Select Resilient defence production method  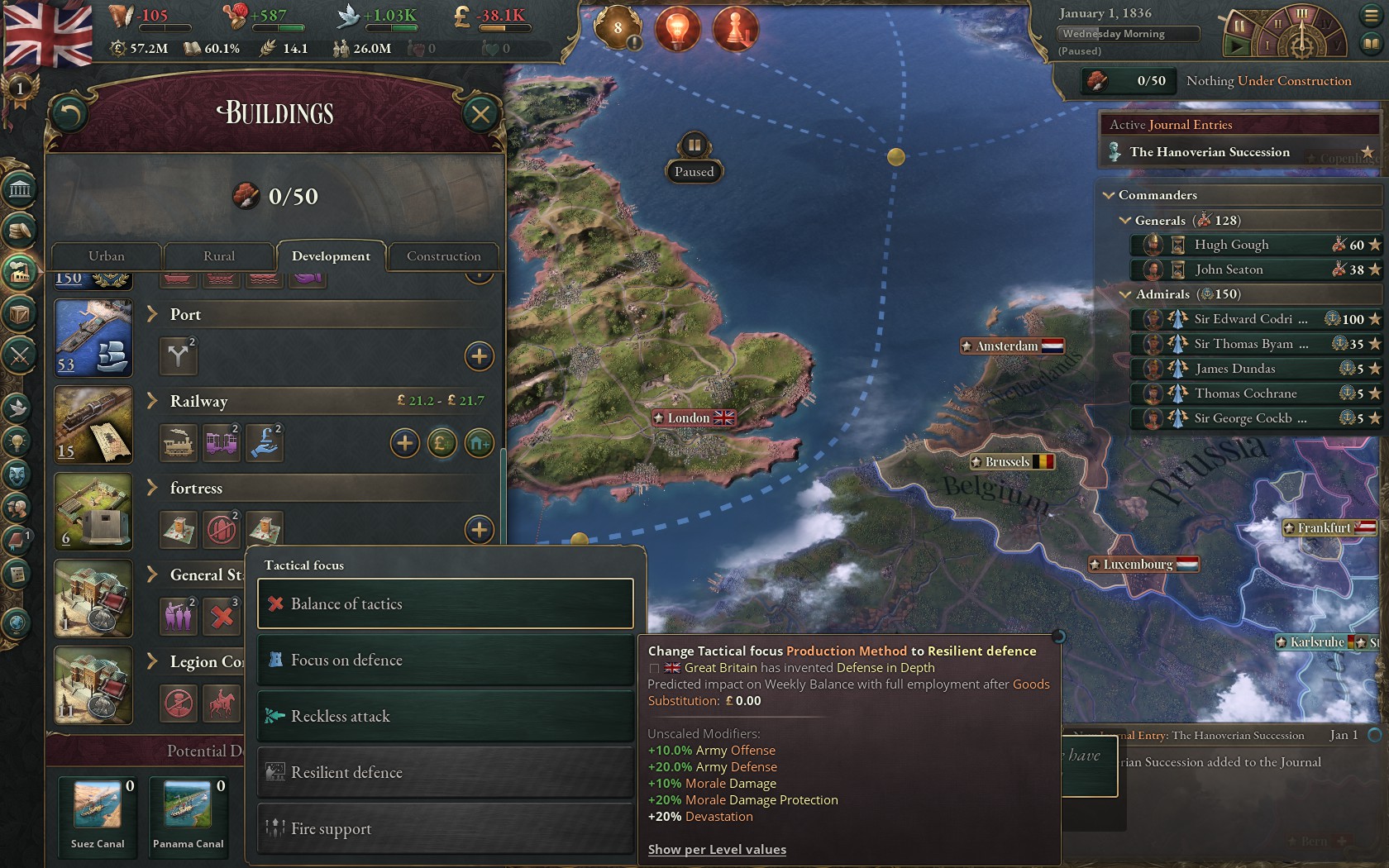[445, 773]
